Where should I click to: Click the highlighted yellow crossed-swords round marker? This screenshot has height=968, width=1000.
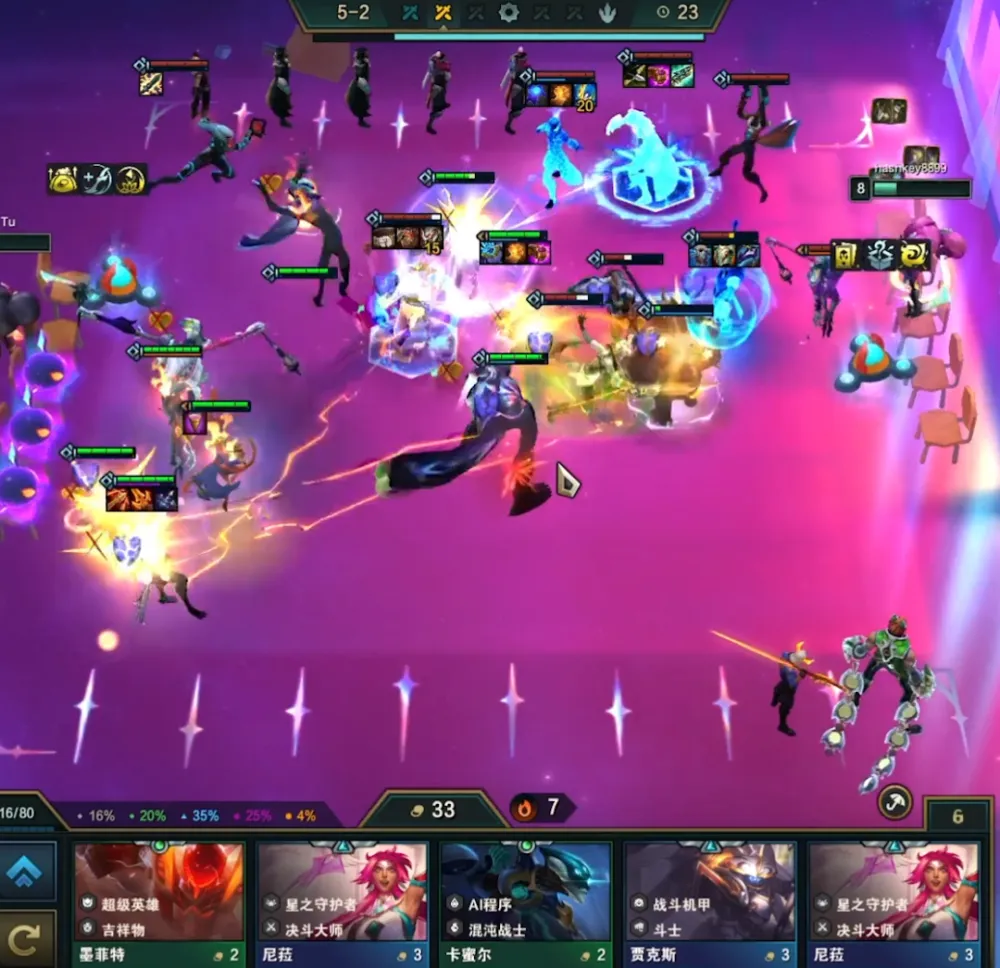tap(443, 13)
